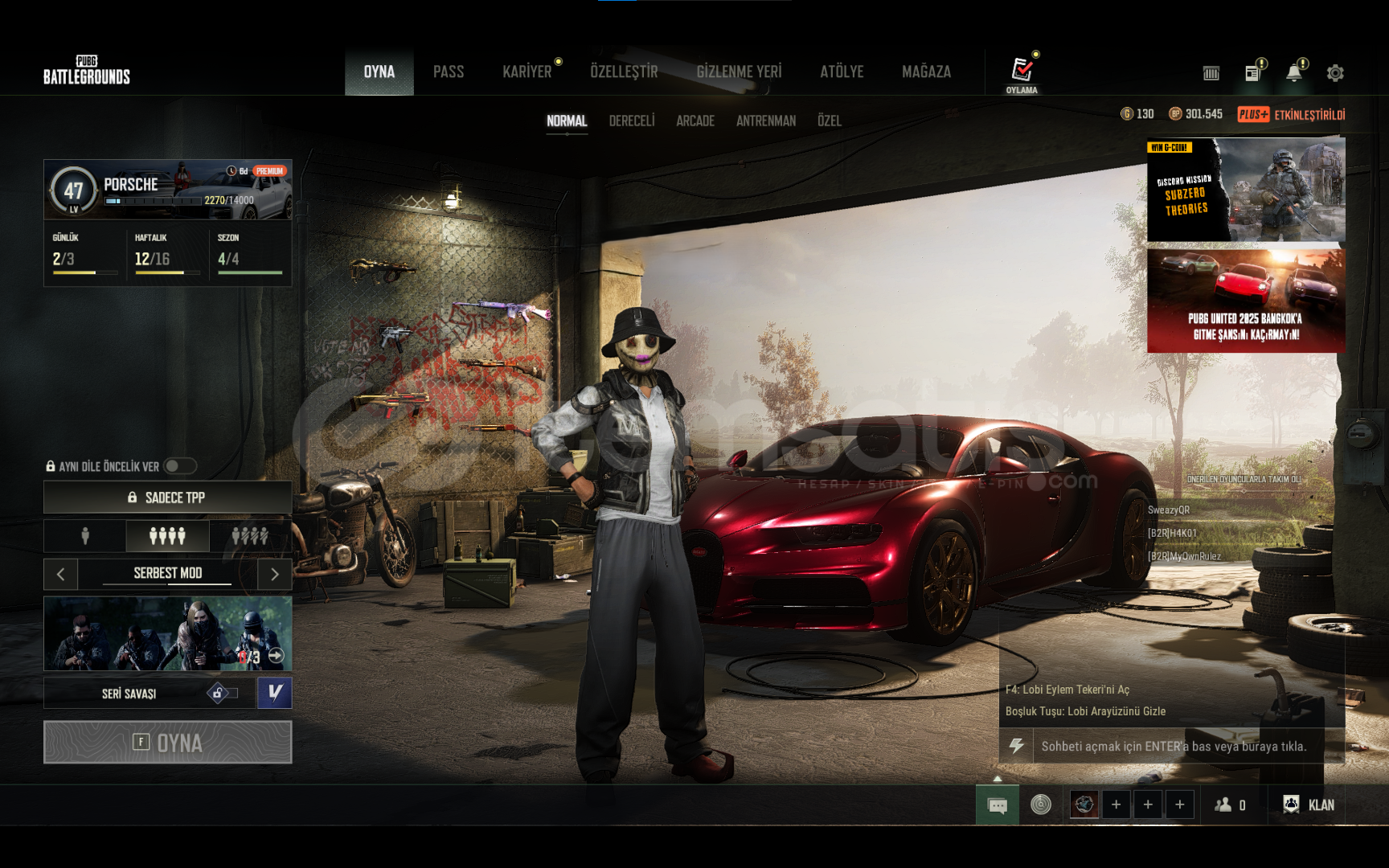Open the OYLAMA voting icon
Viewport: 1389px width, 868px height.
[1022, 74]
